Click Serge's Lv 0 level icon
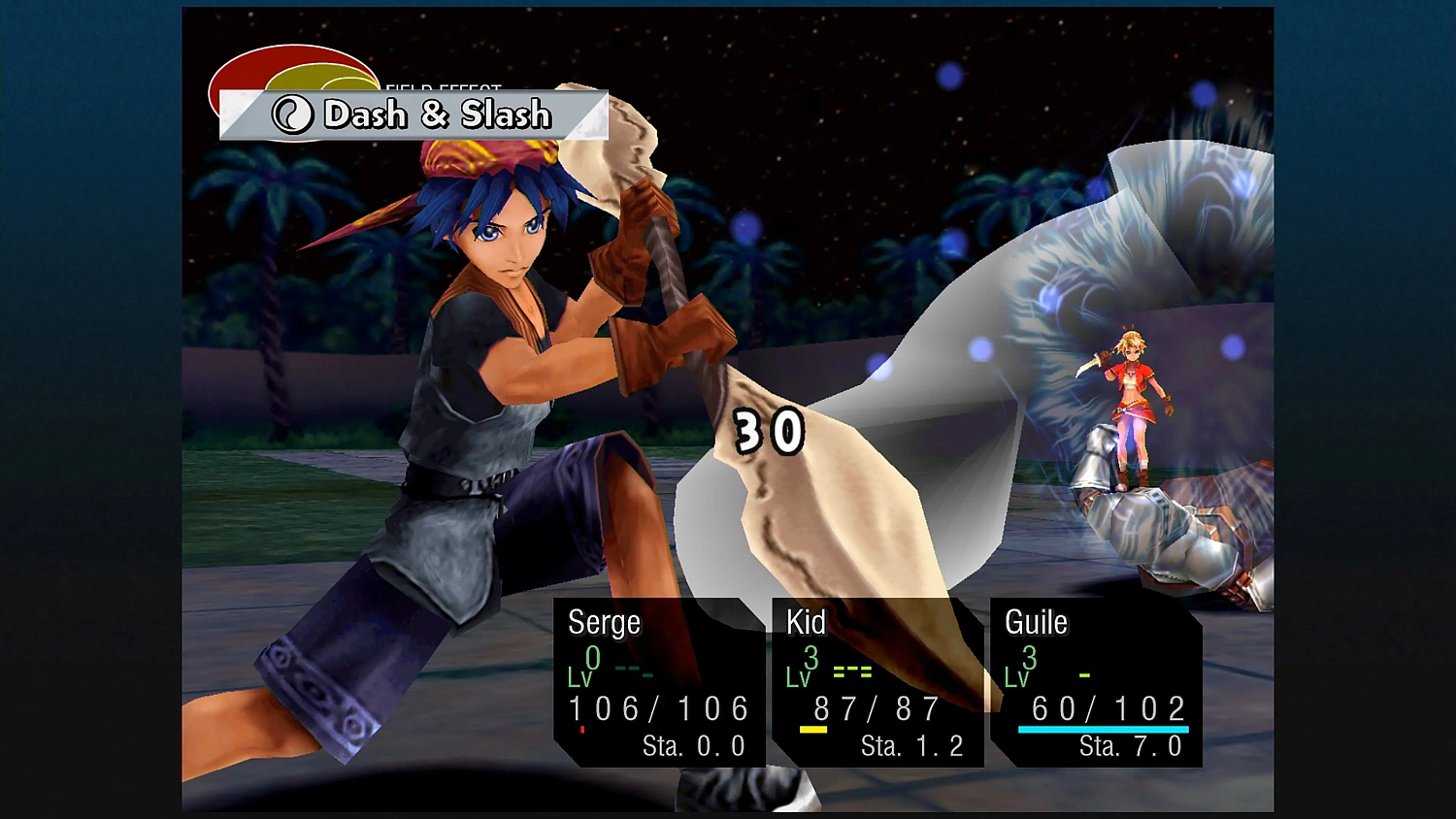The height and width of the screenshot is (819, 1456). click(586, 670)
